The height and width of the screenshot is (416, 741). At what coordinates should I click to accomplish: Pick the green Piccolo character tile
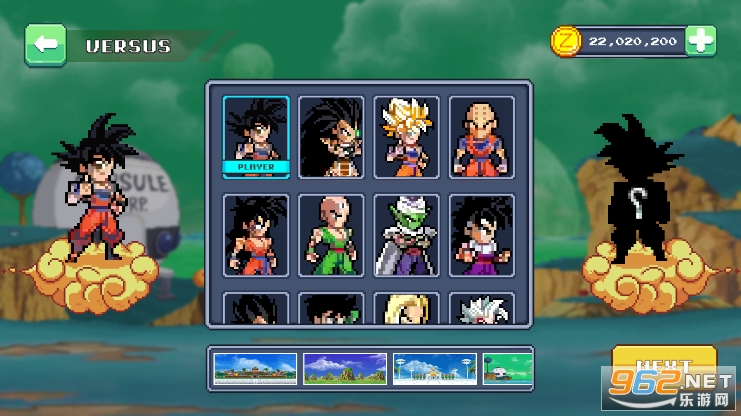pyautogui.click(x=406, y=235)
